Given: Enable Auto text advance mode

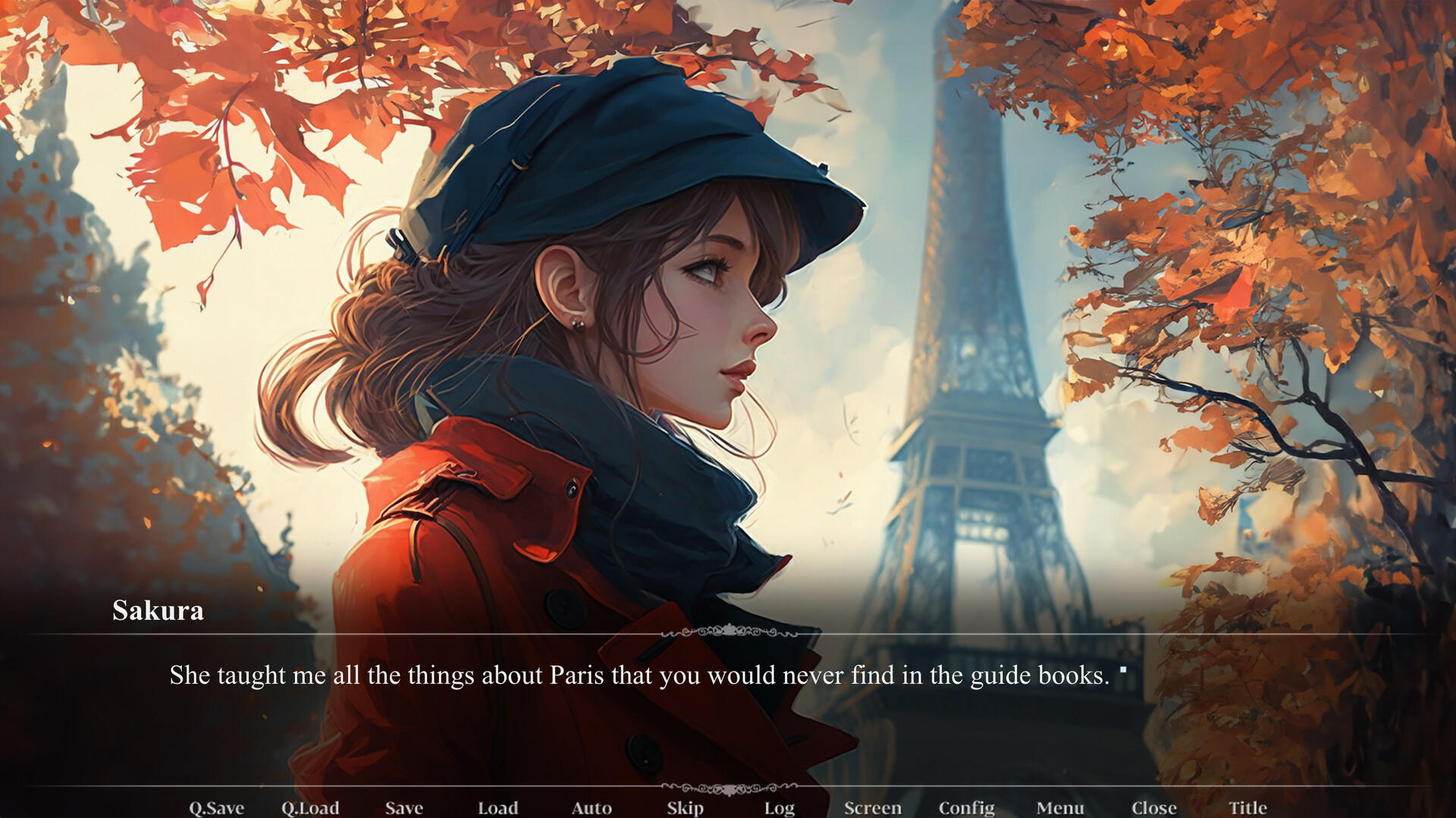Looking at the screenshot, I should point(592,808).
